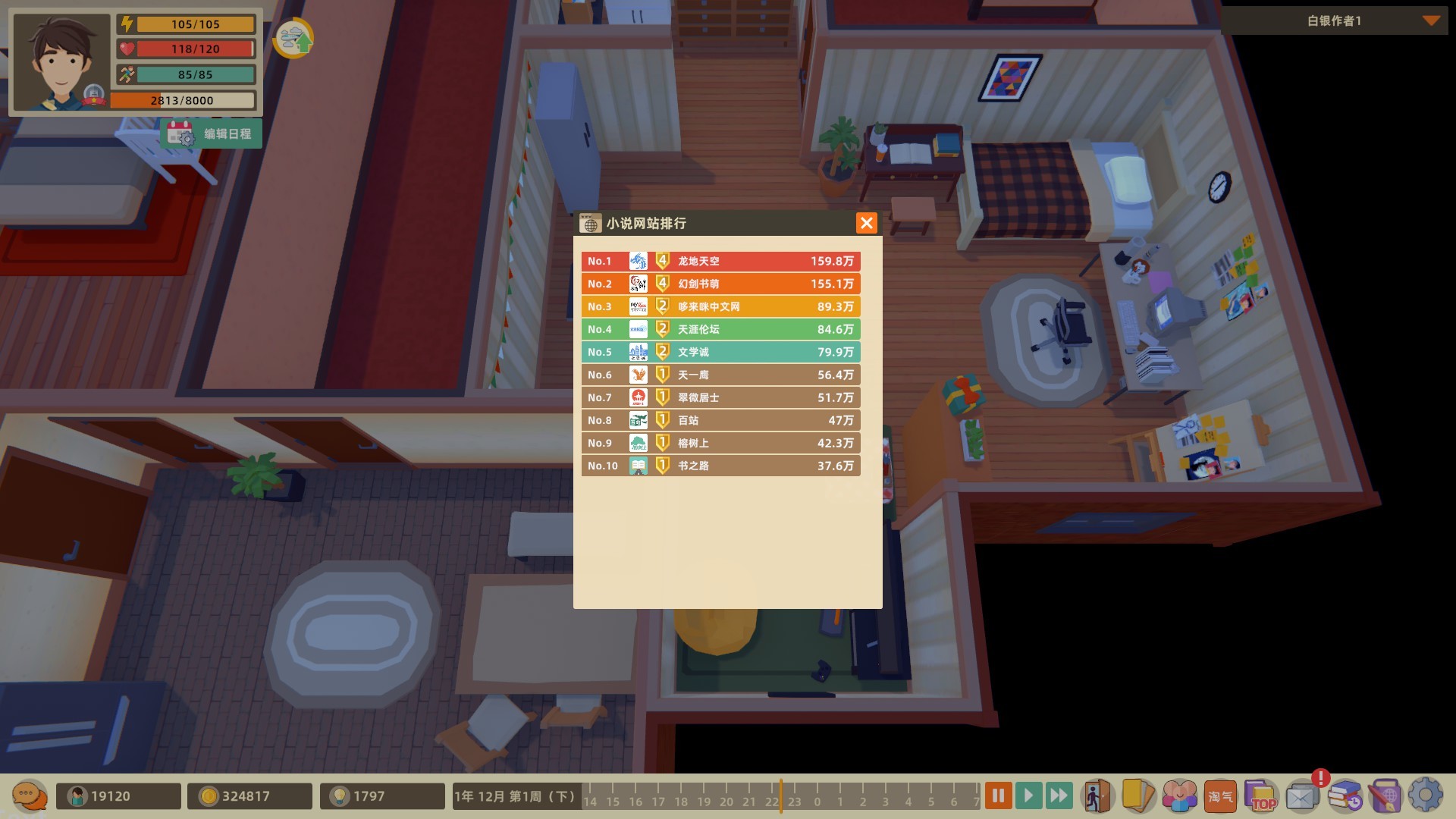Select the 淘气 orange app icon

click(x=1220, y=795)
